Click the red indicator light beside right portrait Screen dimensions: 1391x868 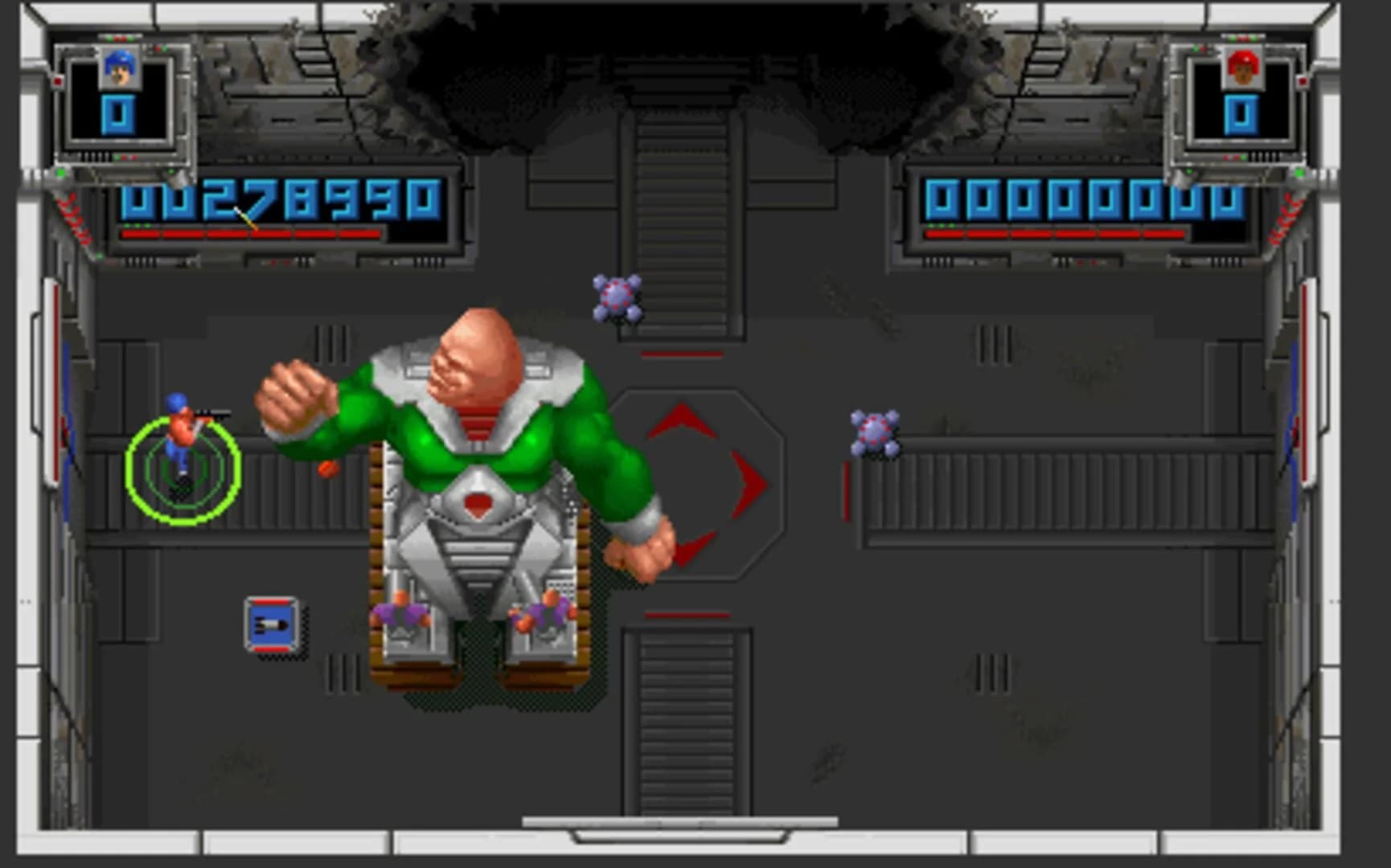click(x=1303, y=81)
